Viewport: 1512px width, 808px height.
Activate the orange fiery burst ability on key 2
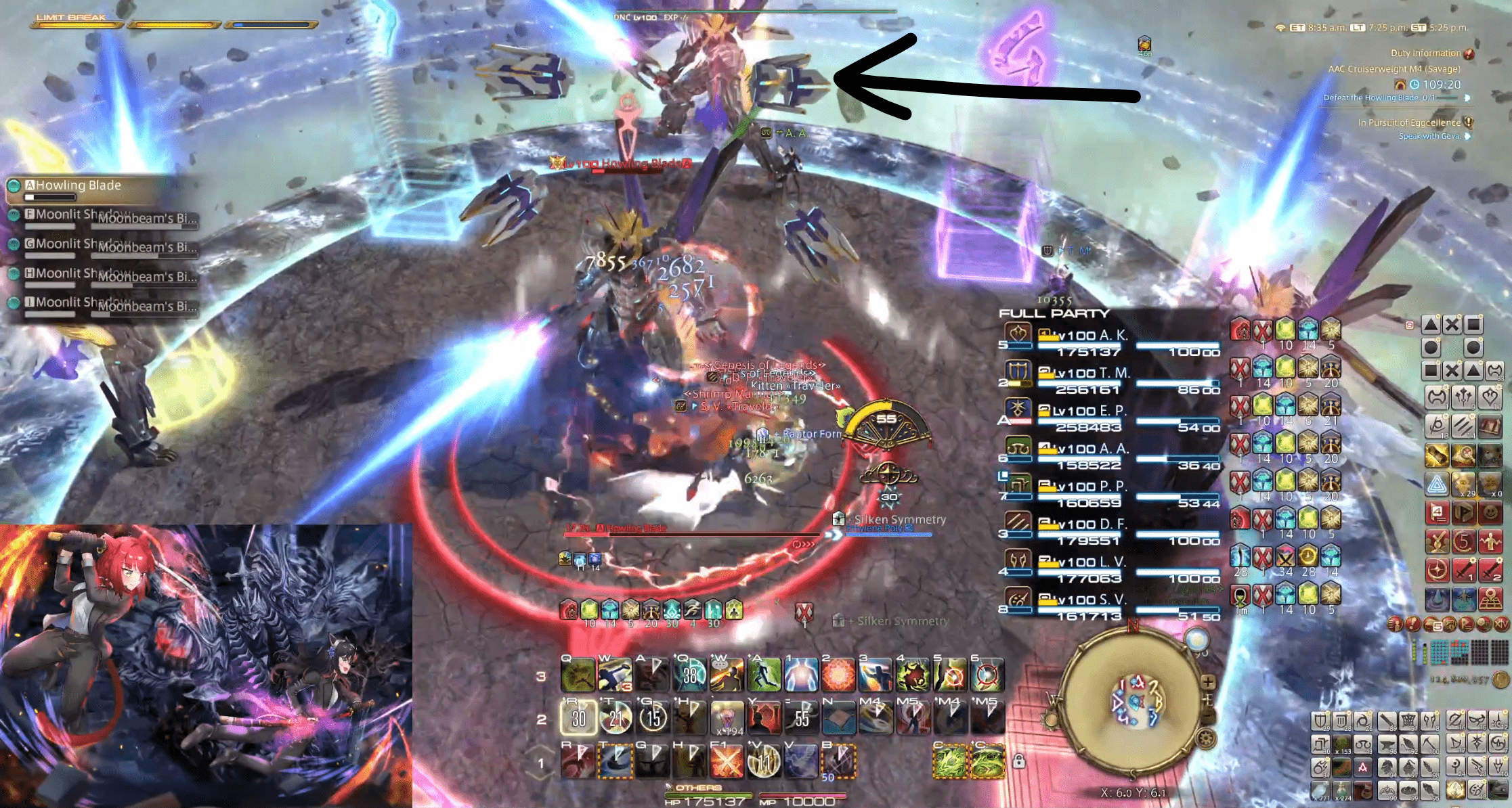coord(838,675)
